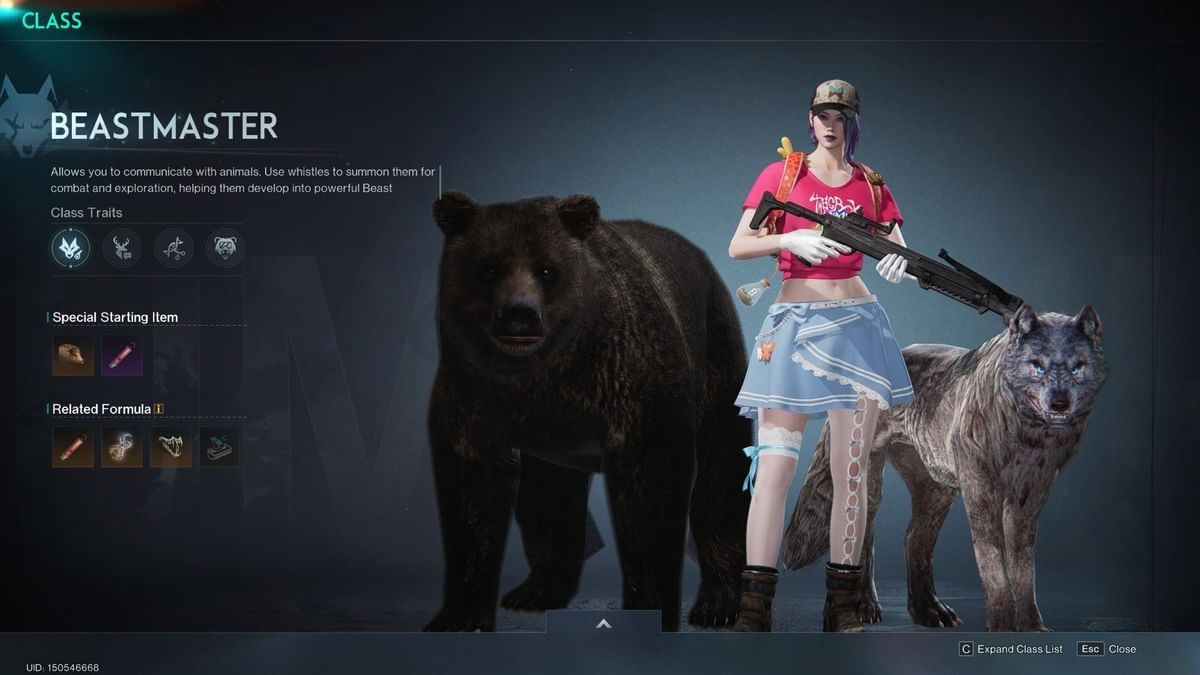Screen dimensions: 1200x675
Task: Select the deer head class trait
Action: point(122,248)
